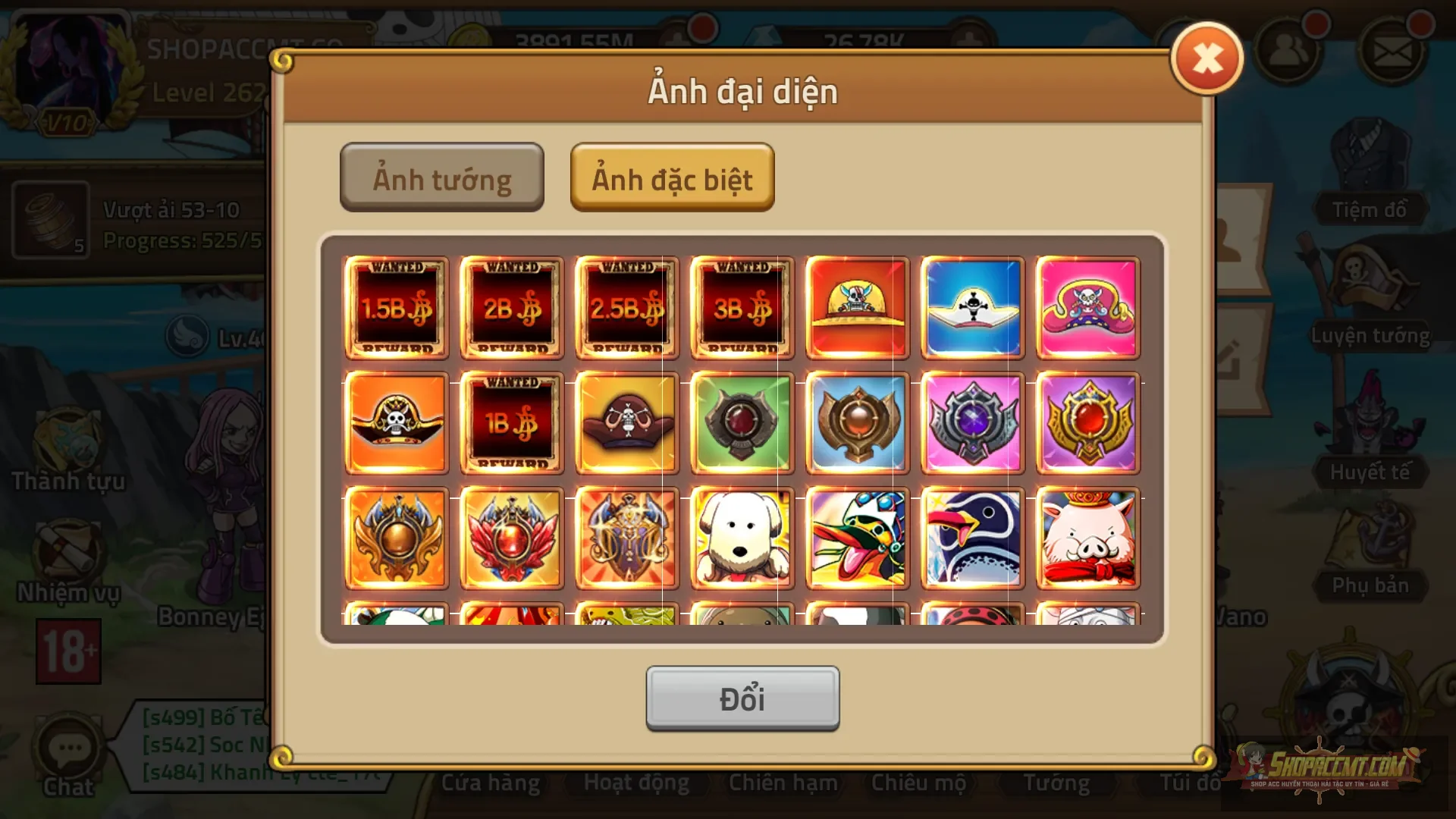Image resolution: width=1456 pixels, height=819 pixels.
Task: Select the 1.5B wanted poster avatar
Action: [x=397, y=308]
